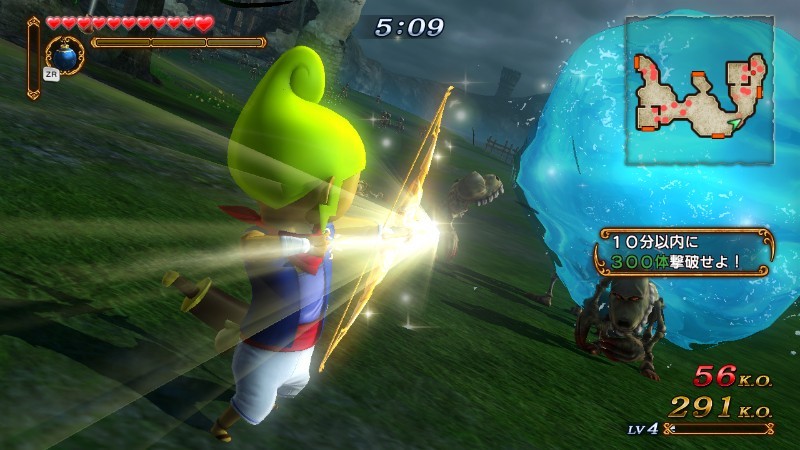Open the battlefield minimap
The image size is (800, 450).
[x=699, y=90]
